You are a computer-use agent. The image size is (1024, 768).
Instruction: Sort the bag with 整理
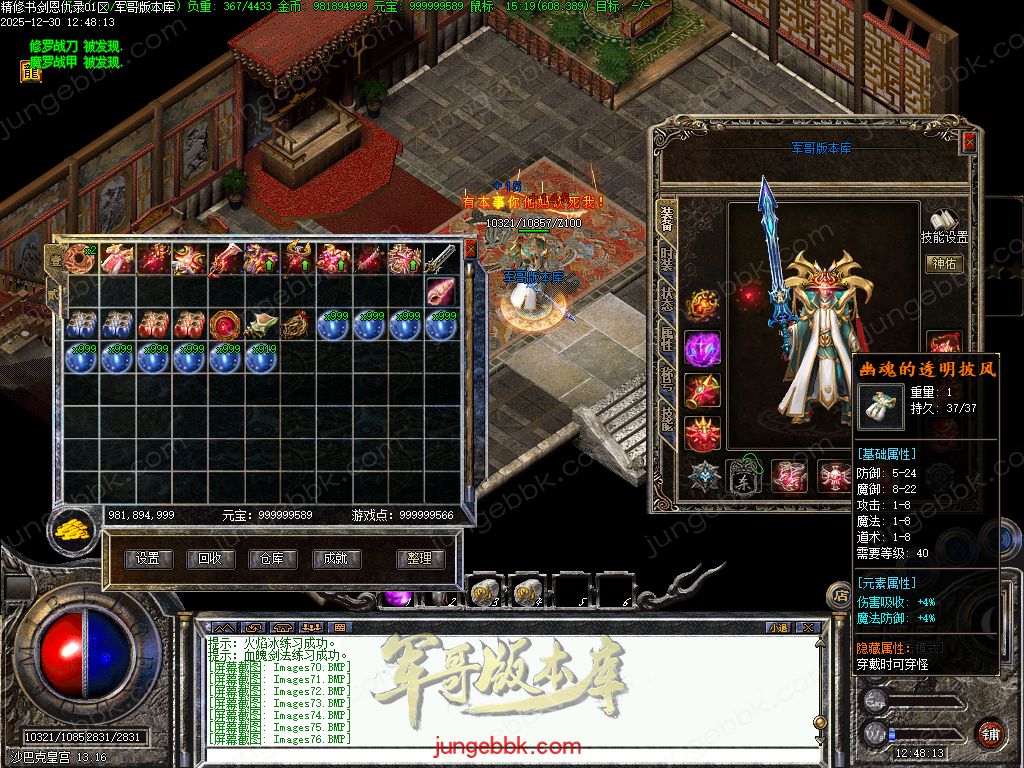420,559
